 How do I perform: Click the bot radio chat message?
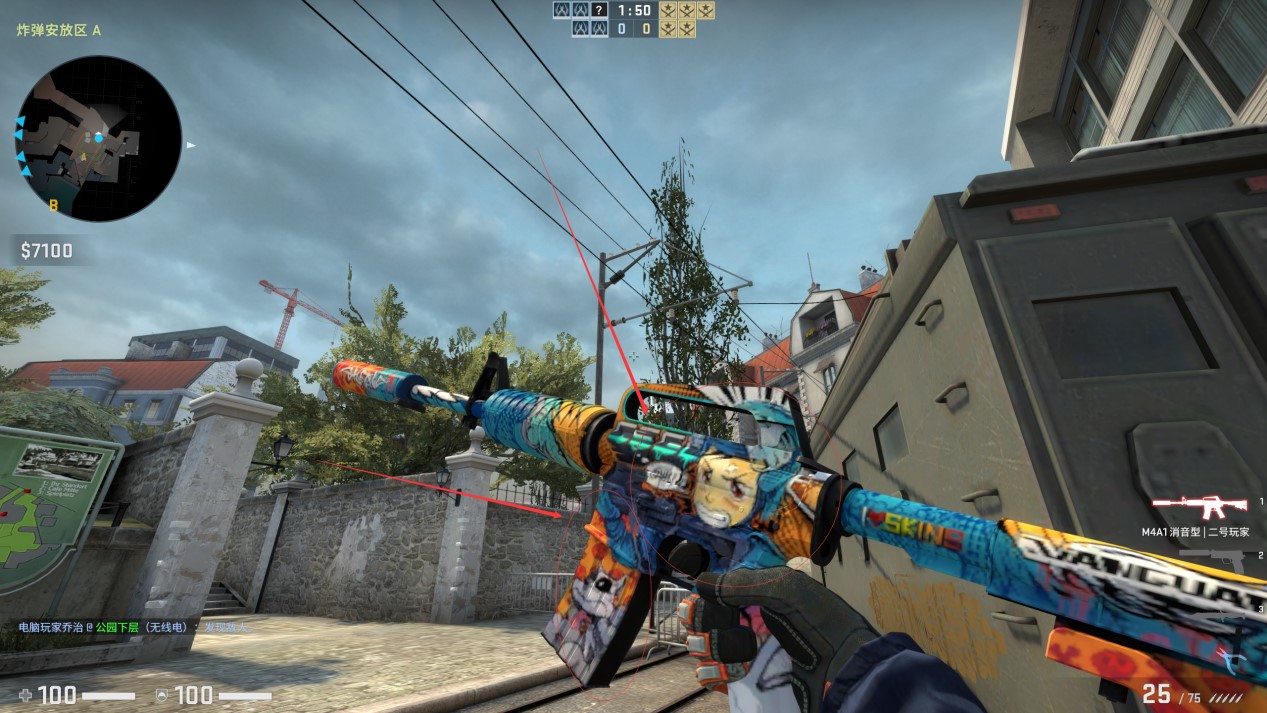[x=133, y=627]
